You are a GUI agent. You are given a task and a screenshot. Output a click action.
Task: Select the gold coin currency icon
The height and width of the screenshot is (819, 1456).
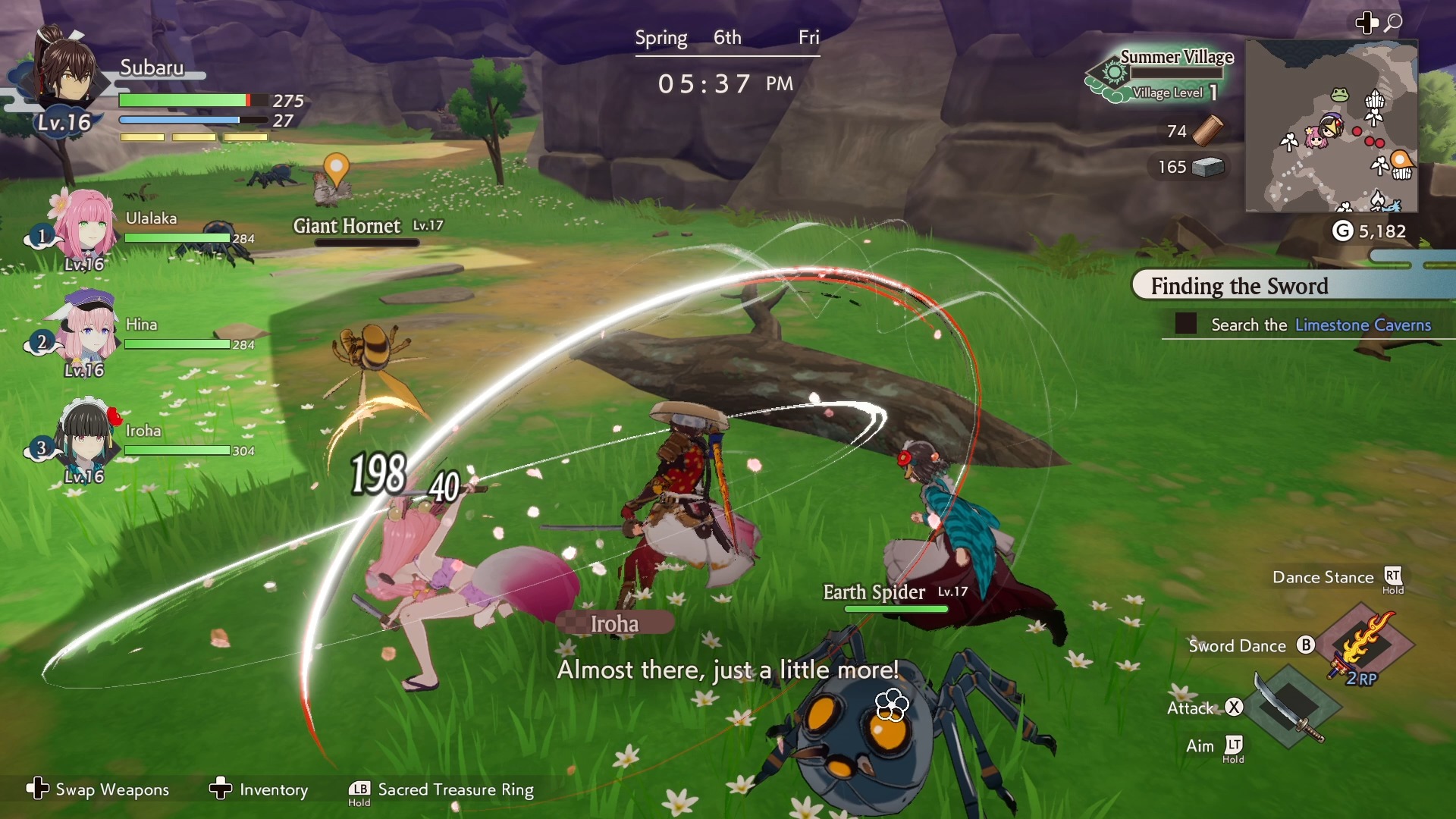pos(1342,231)
